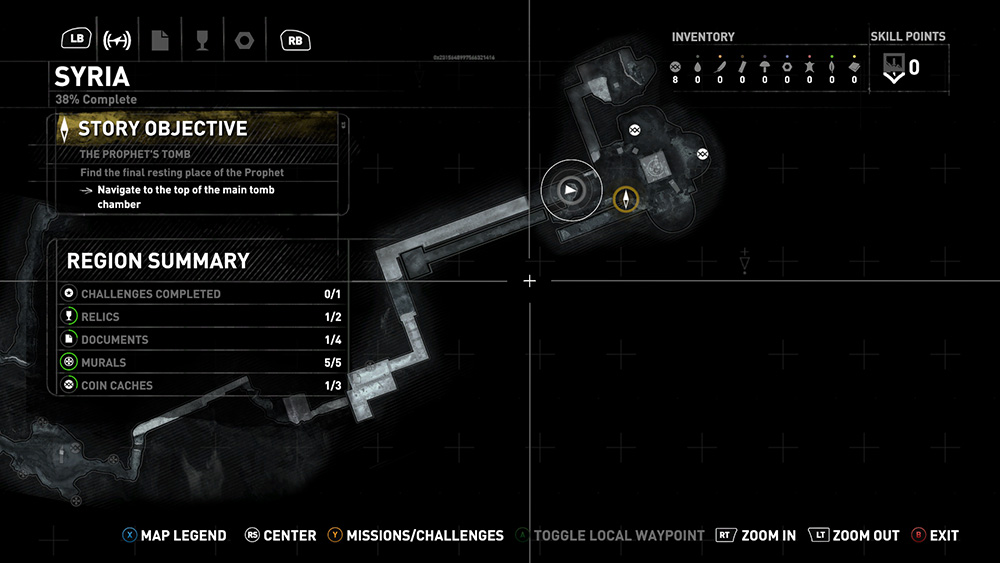Select the Documents summary row
The image size is (1000, 563).
tap(198, 340)
